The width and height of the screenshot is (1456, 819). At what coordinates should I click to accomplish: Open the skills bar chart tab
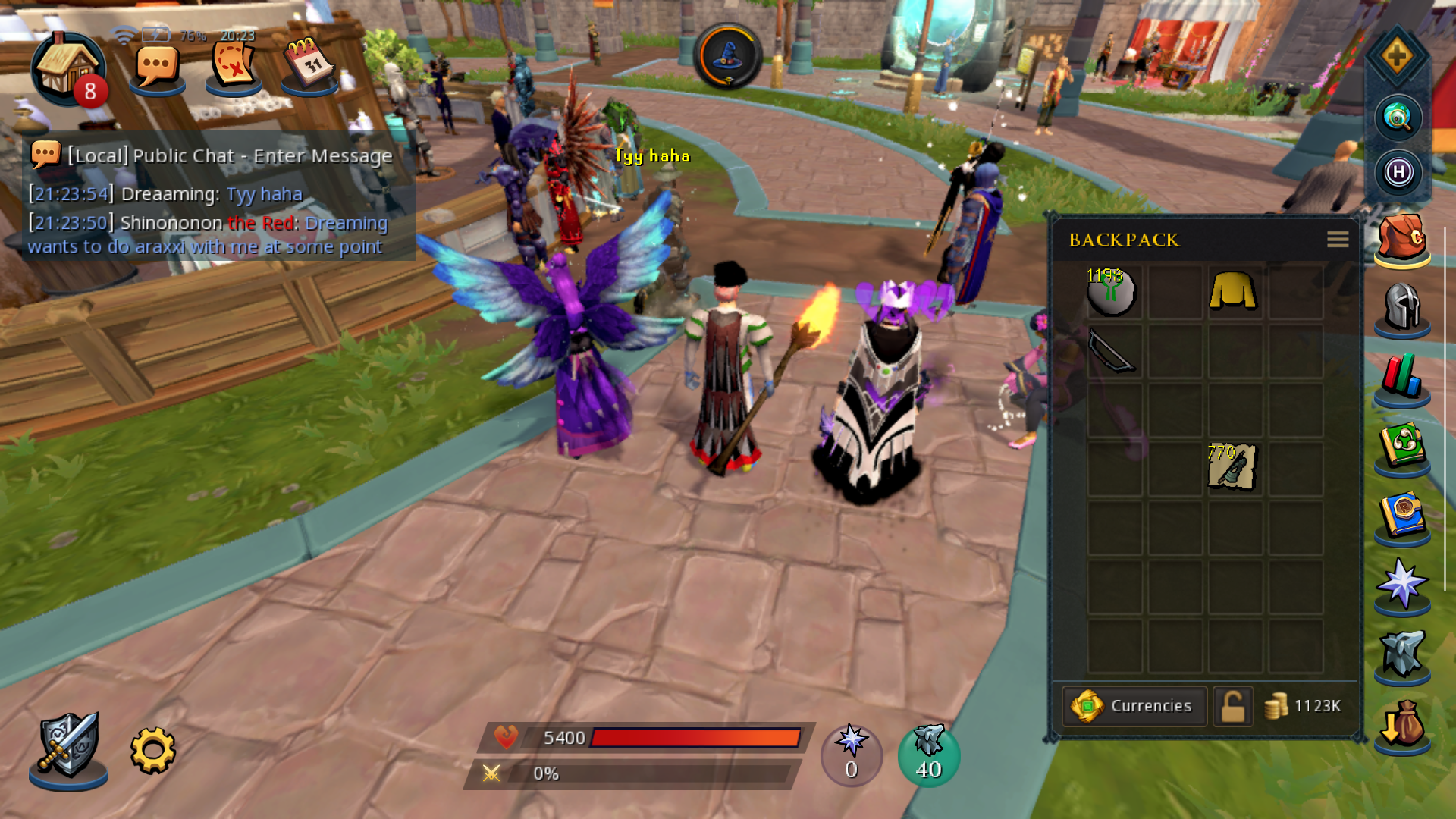coord(1401,376)
